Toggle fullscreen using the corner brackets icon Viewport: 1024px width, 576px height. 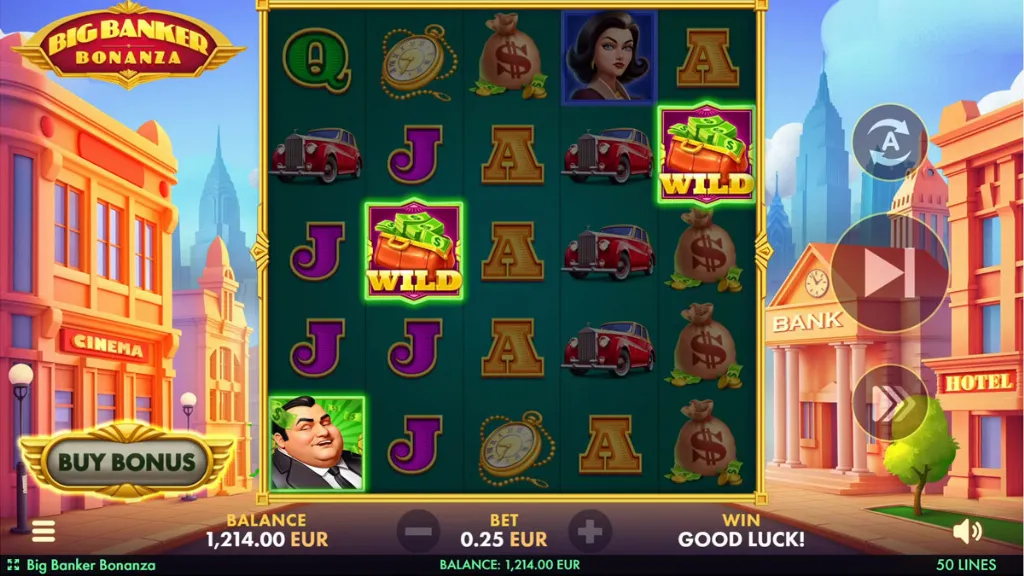13,565
